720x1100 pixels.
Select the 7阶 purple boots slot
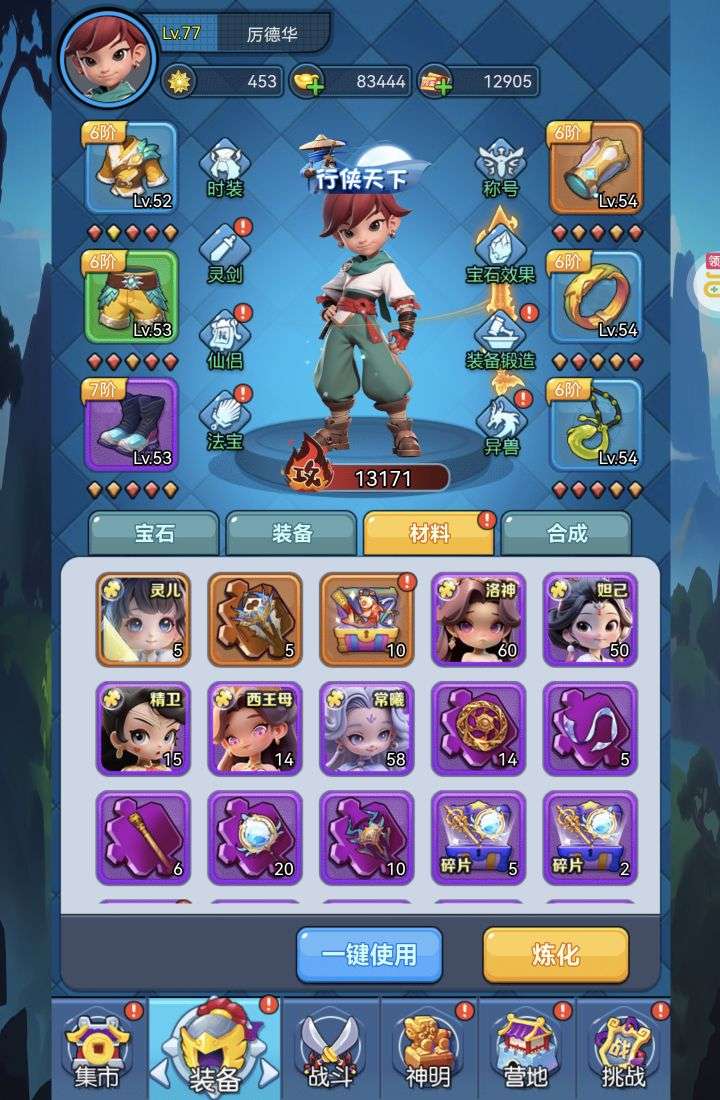pyautogui.click(x=131, y=424)
